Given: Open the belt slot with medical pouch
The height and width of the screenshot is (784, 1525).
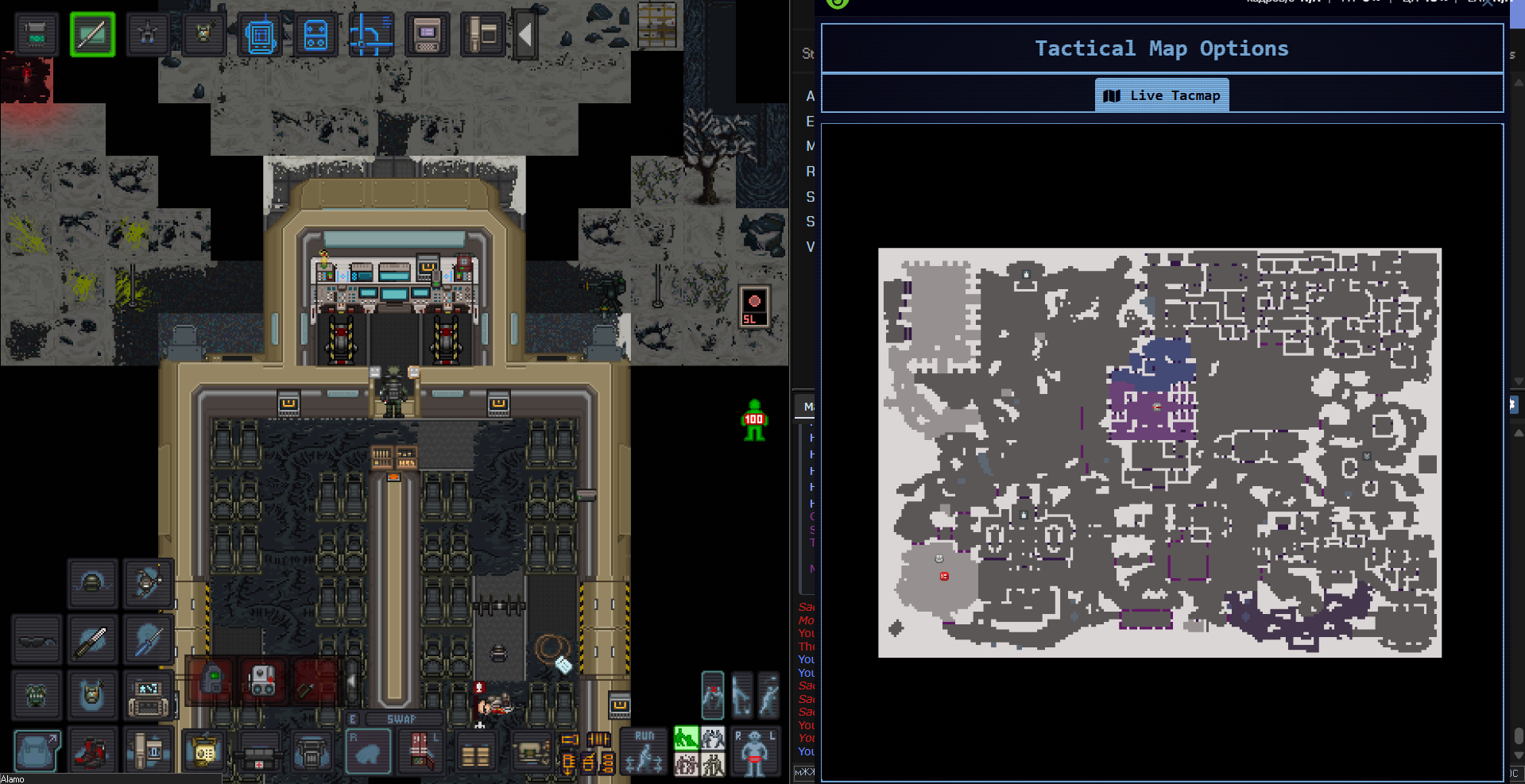Looking at the screenshot, I should pyautogui.click(x=259, y=751).
